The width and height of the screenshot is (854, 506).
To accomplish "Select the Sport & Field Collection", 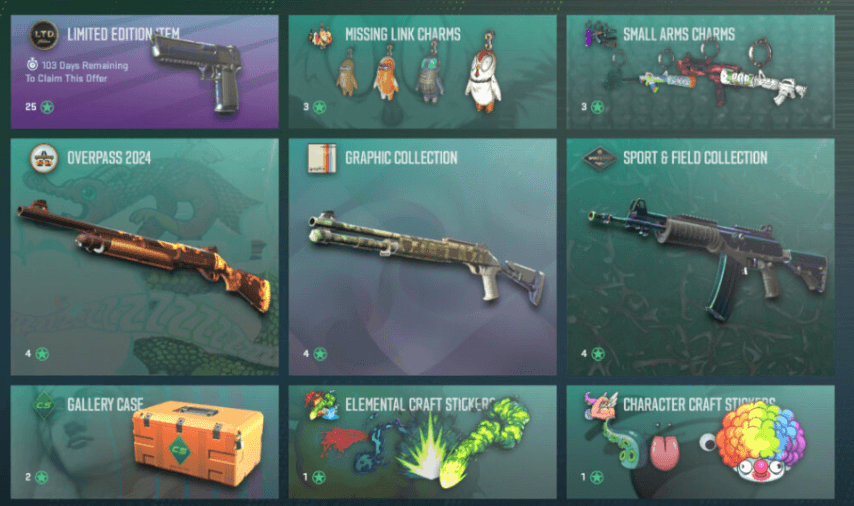I will 700,254.
